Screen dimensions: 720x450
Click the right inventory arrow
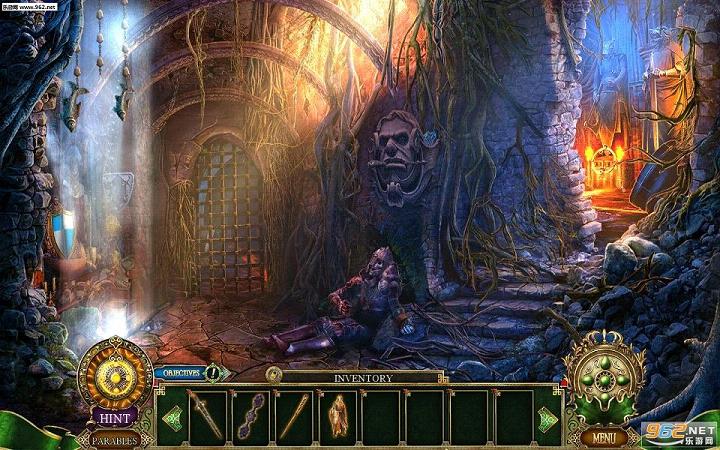[x=546, y=418]
